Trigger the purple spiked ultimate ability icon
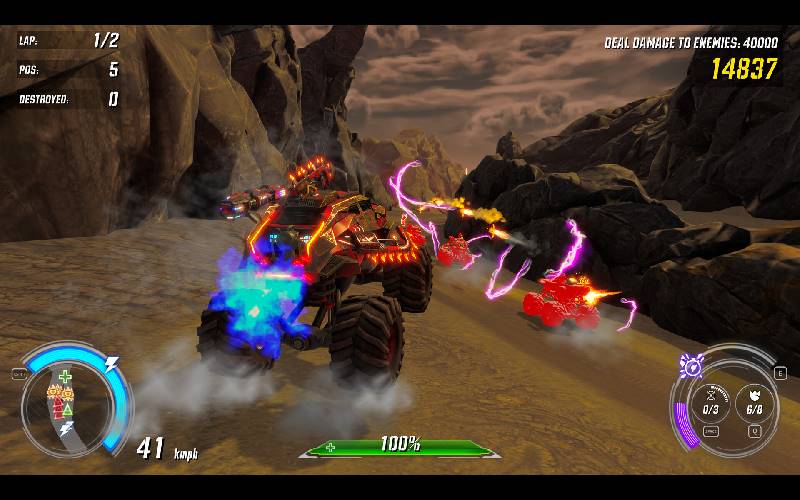Image resolution: width=800 pixels, height=500 pixels. click(688, 366)
